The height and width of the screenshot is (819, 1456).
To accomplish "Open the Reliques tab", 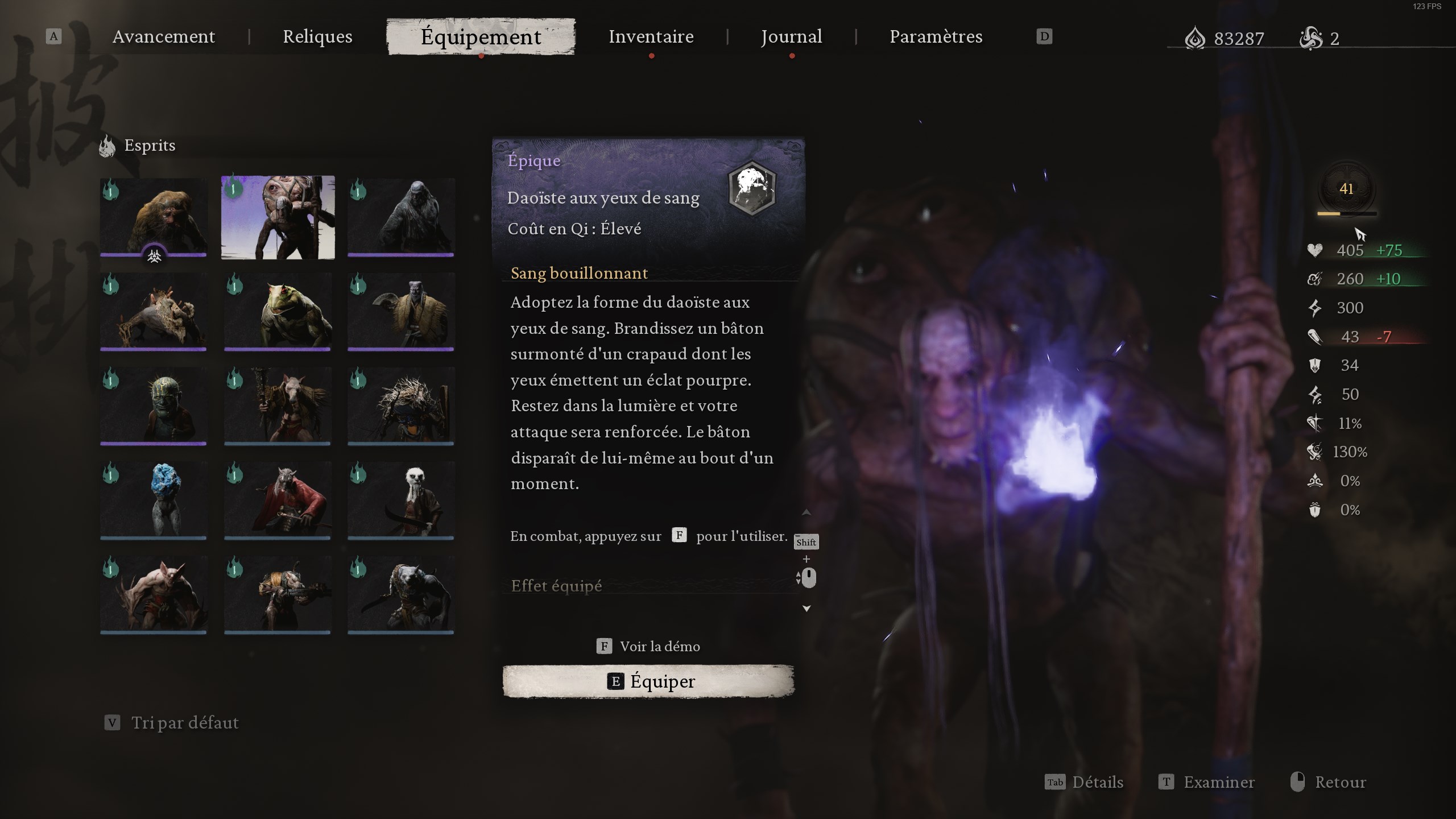I will pyautogui.click(x=317, y=37).
